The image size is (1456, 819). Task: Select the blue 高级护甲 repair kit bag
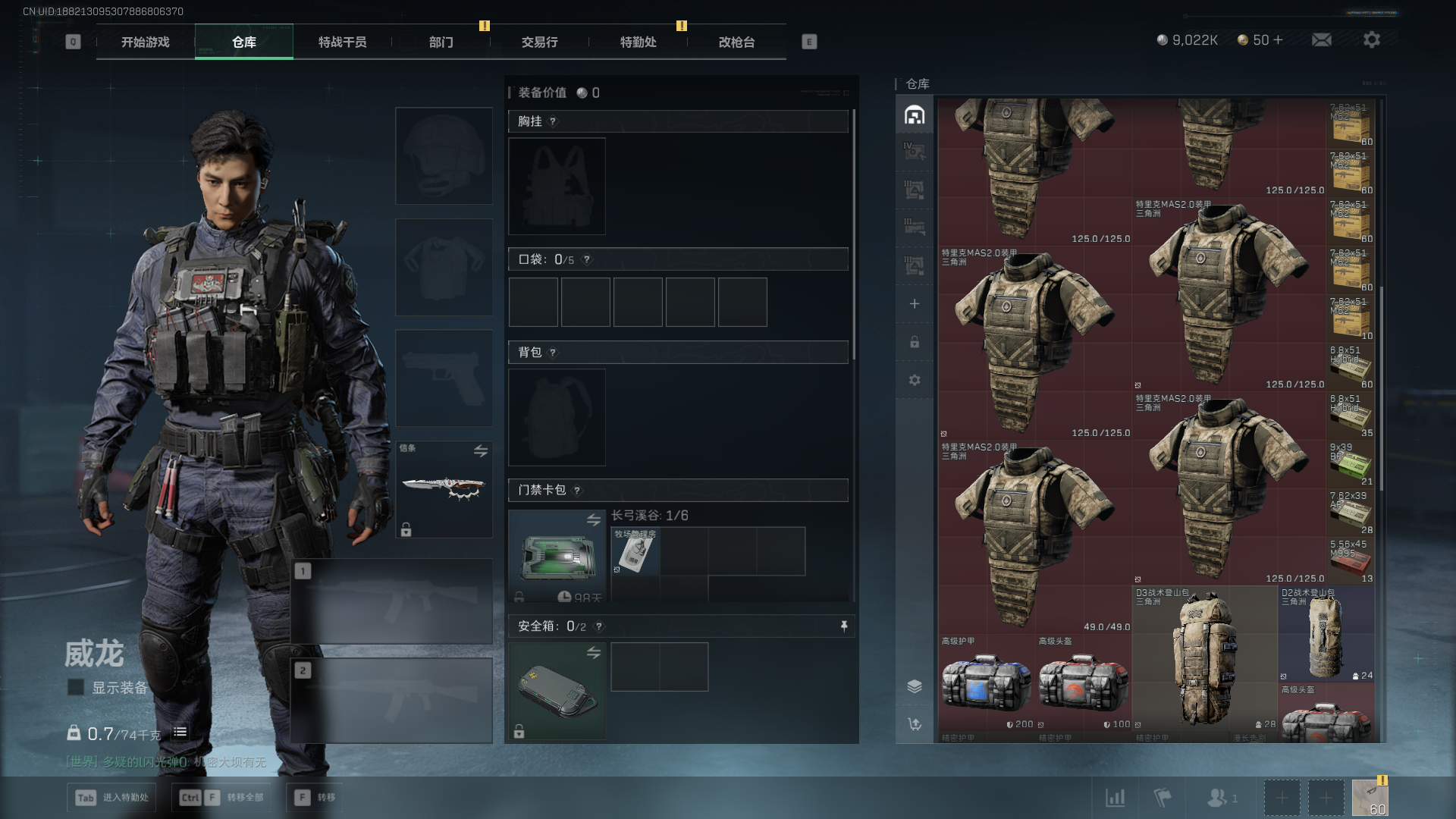click(986, 682)
